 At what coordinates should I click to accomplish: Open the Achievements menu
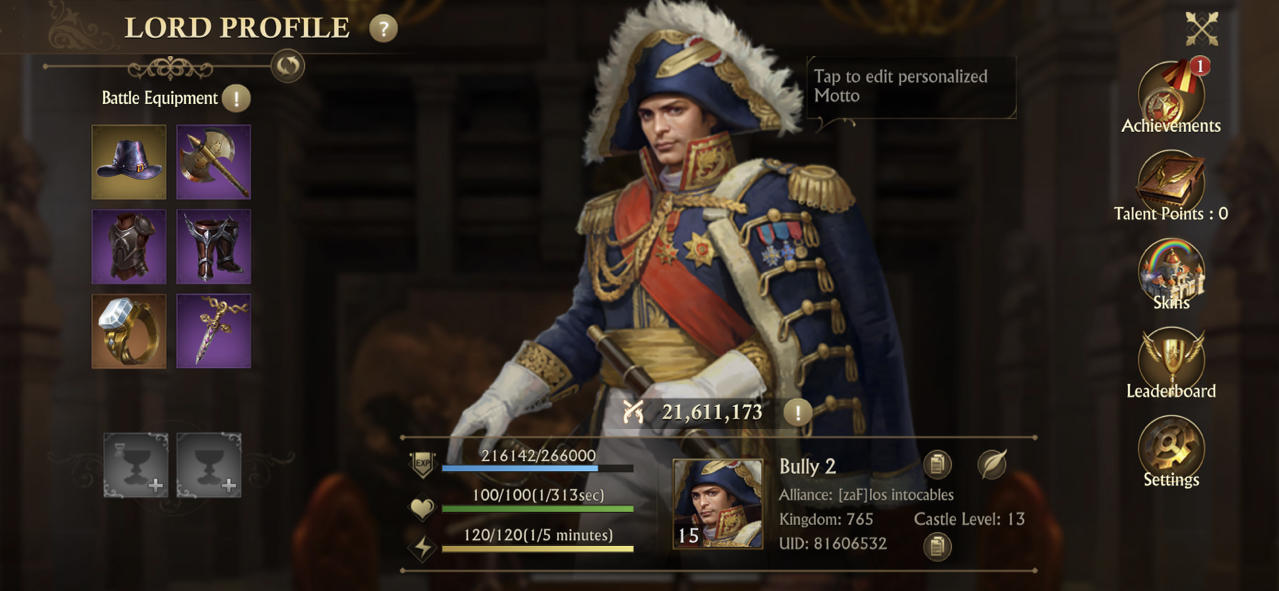(1171, 98)
